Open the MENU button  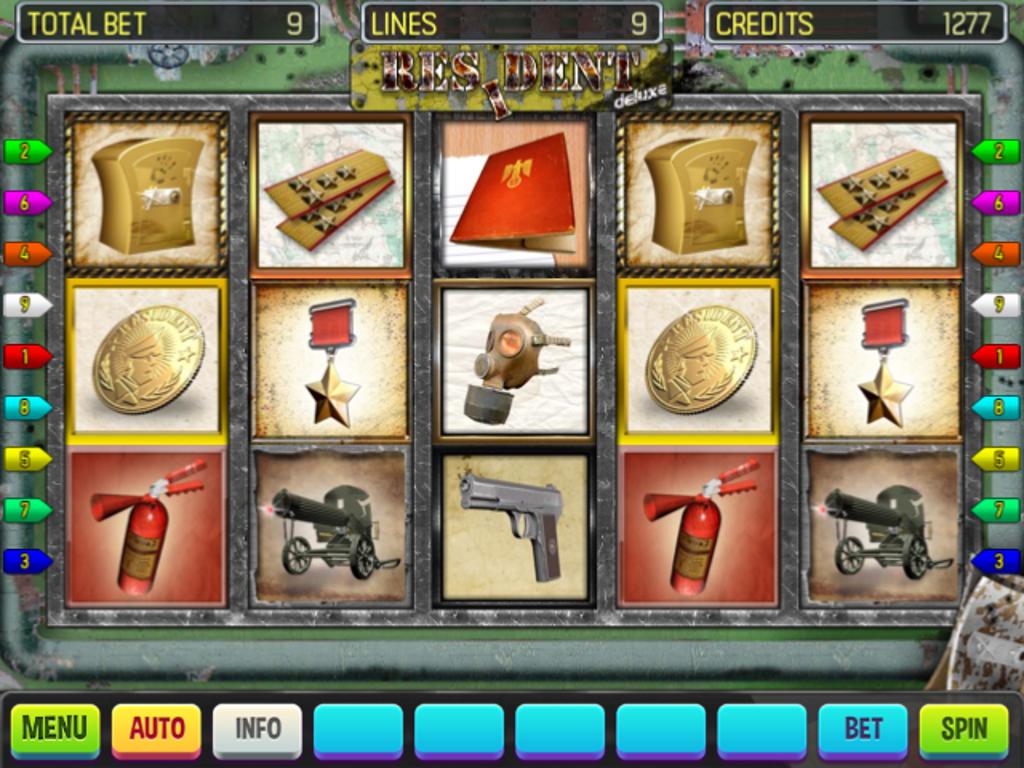point(55,729)
